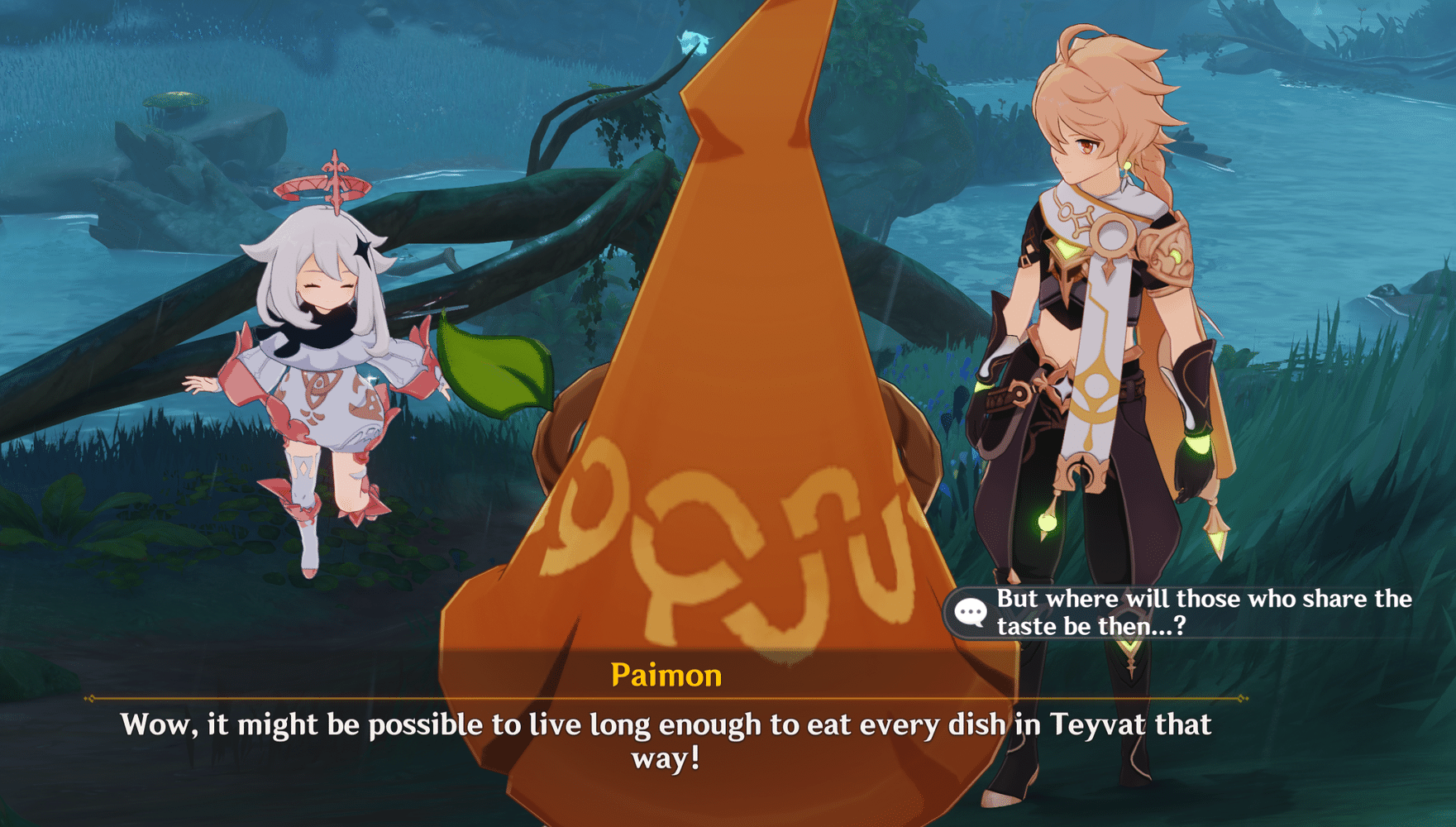Click the speech bubble icon beside Traveler's line
Image resolution: width=1456 pixels, height=827 pixels.
[x=970, y=612]
